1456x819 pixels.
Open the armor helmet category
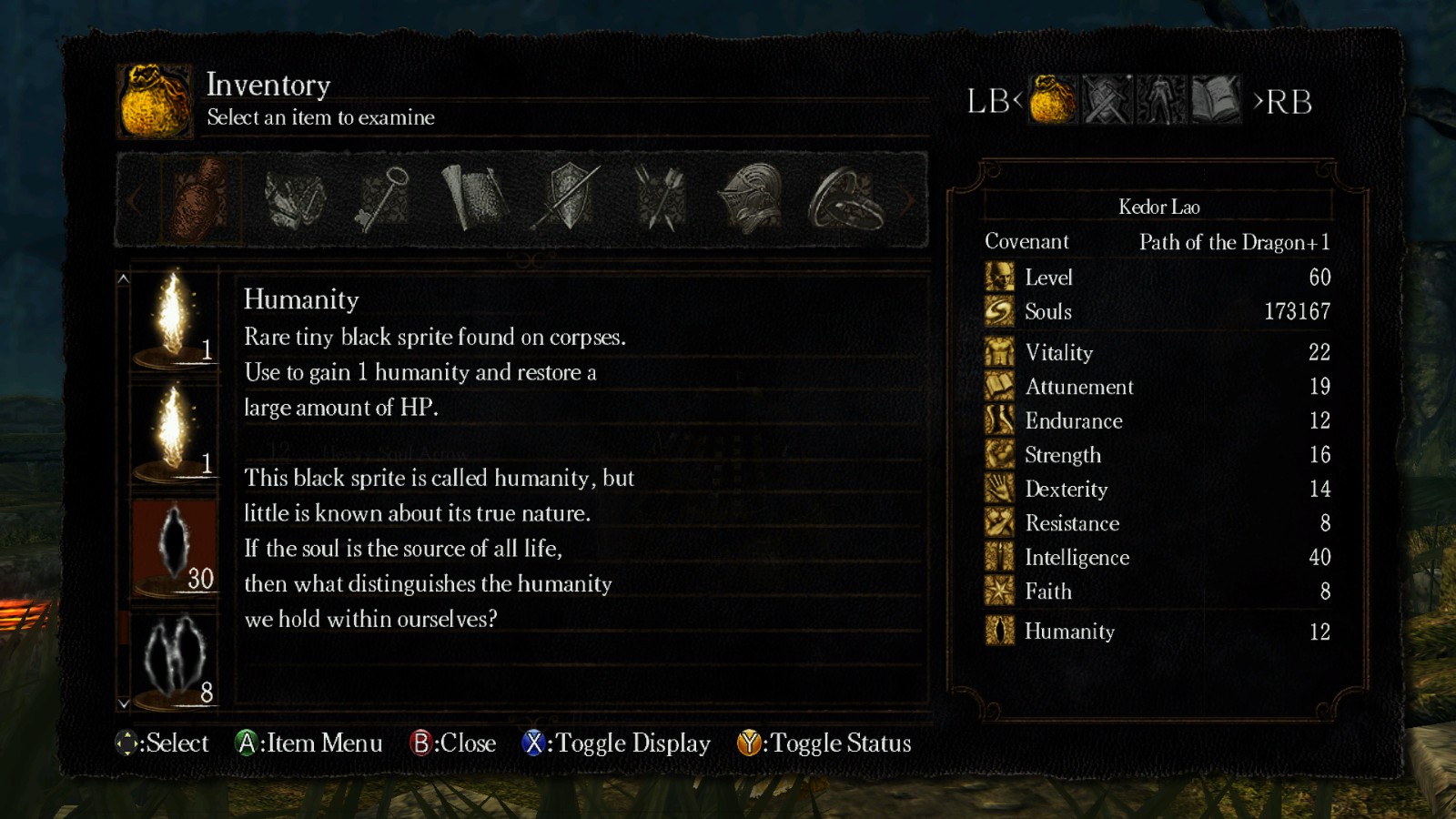pos(751,199)
